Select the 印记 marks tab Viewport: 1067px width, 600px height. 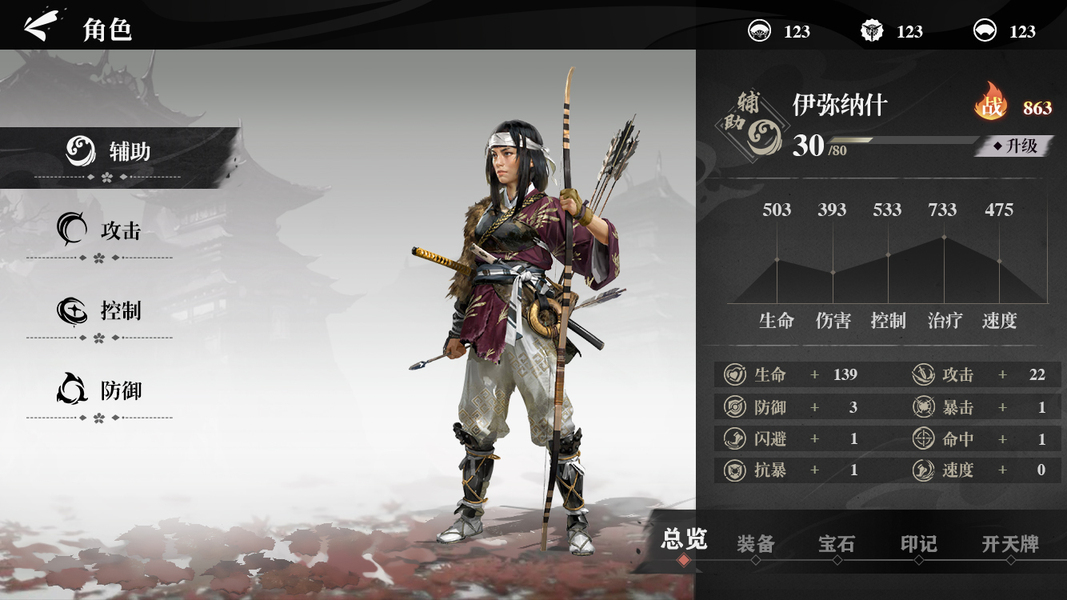tap(918, 544)
